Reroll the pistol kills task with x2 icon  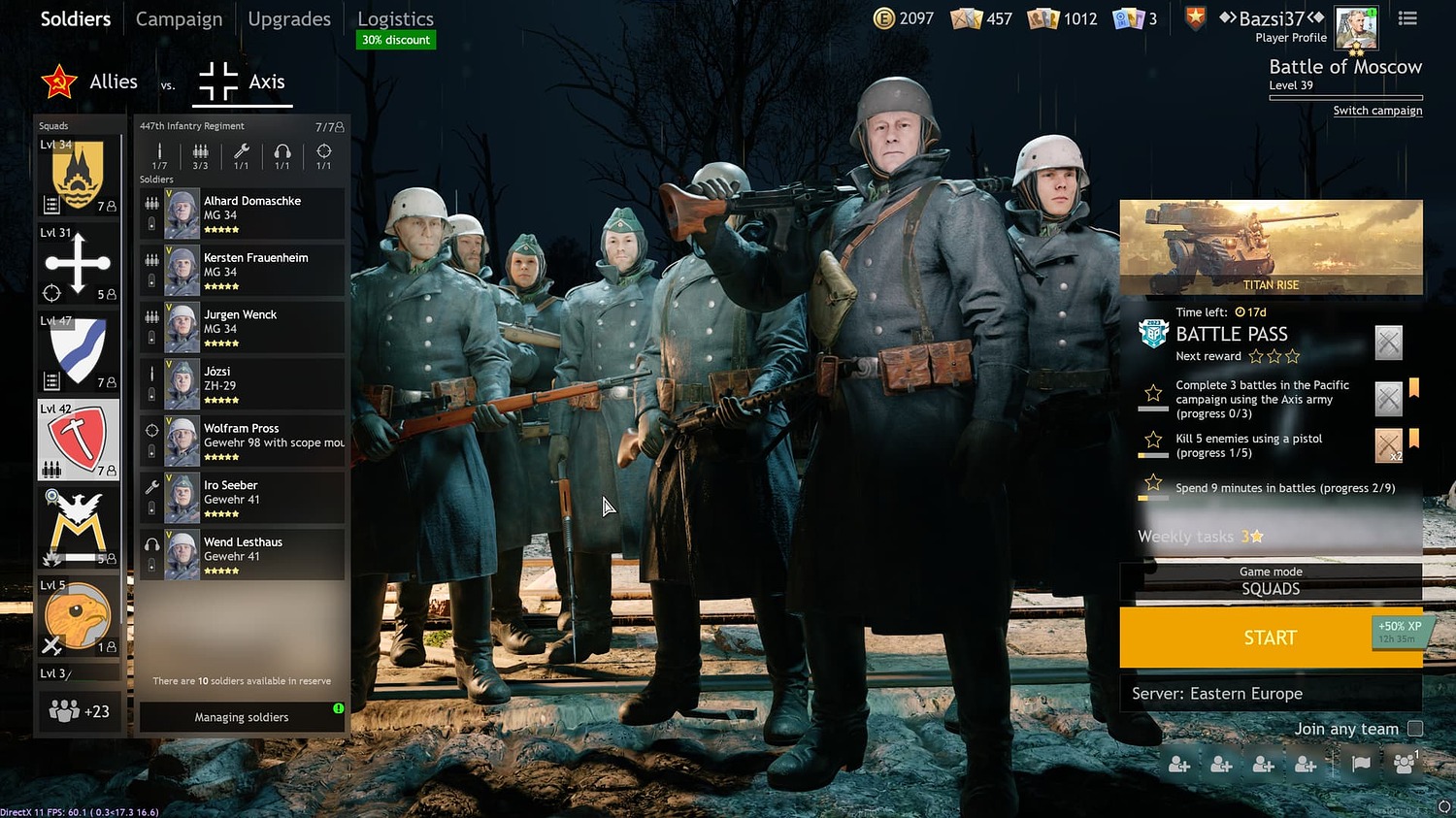coord(1388,445)
